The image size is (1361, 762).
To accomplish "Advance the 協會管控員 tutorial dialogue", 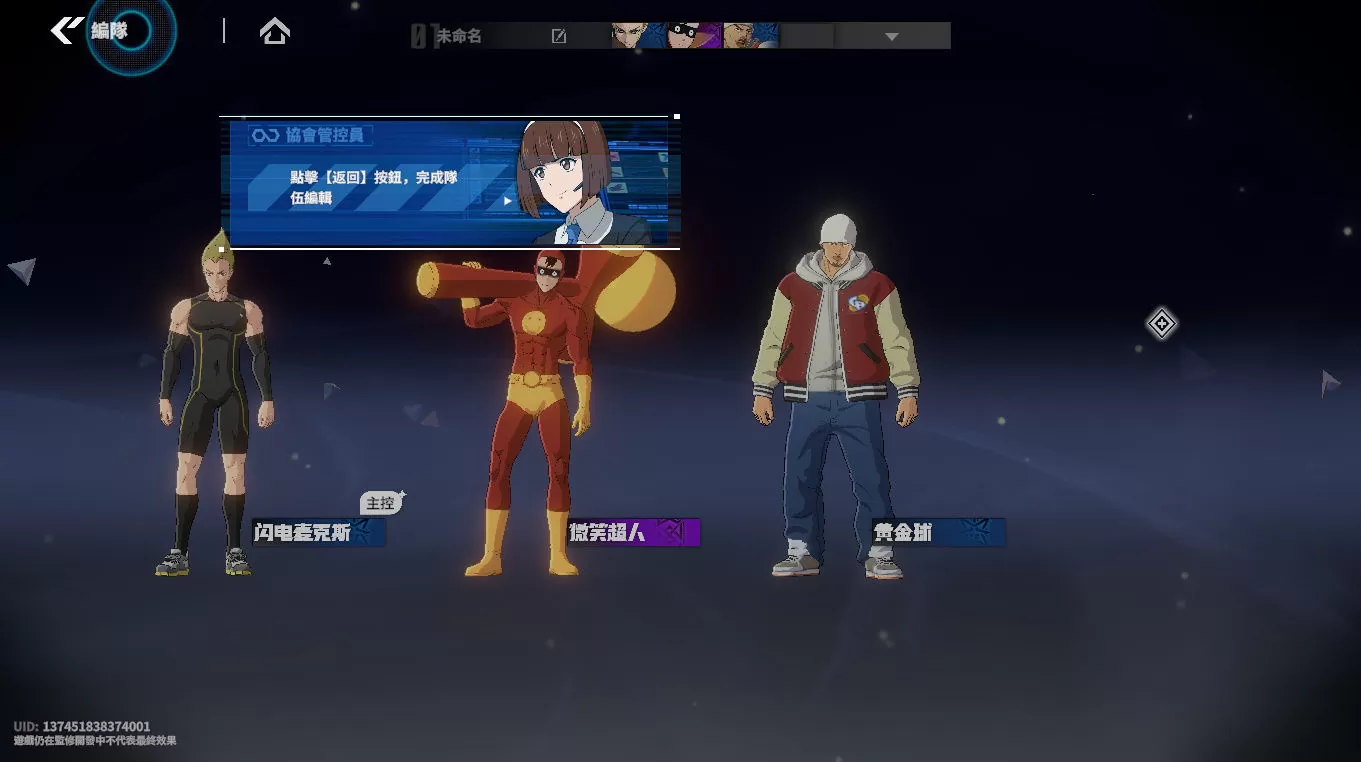I will (x=508, y=201).
